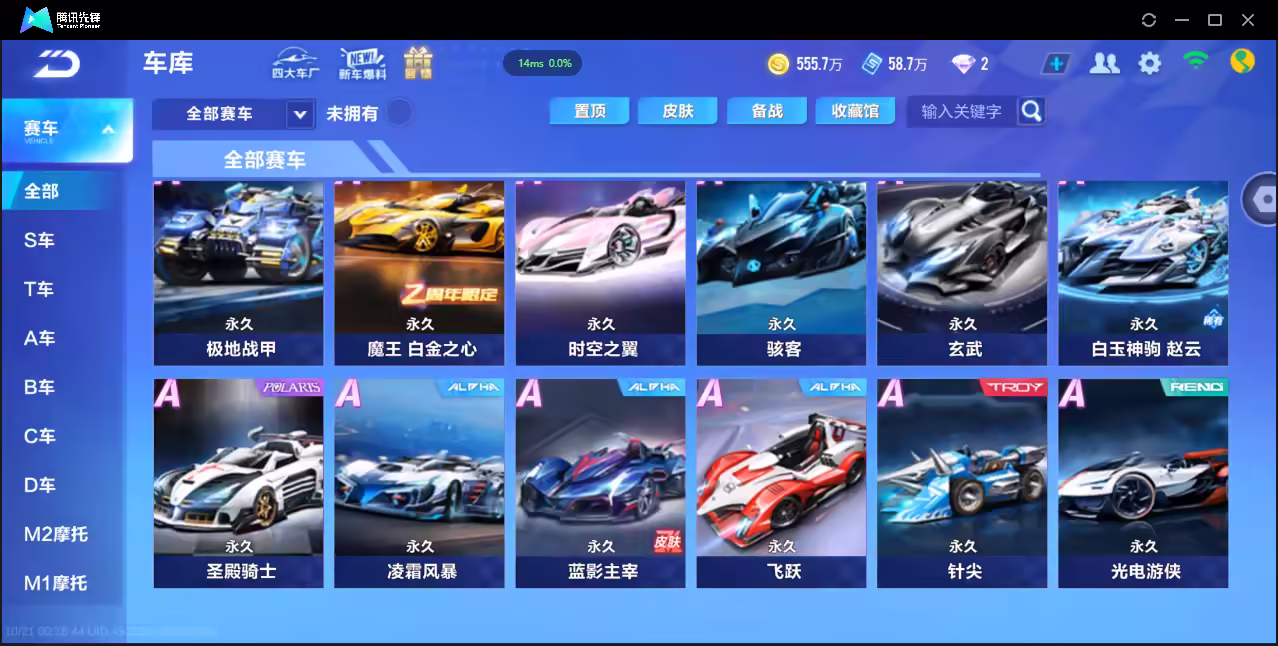Switch to the S车 category

[40, 240]
